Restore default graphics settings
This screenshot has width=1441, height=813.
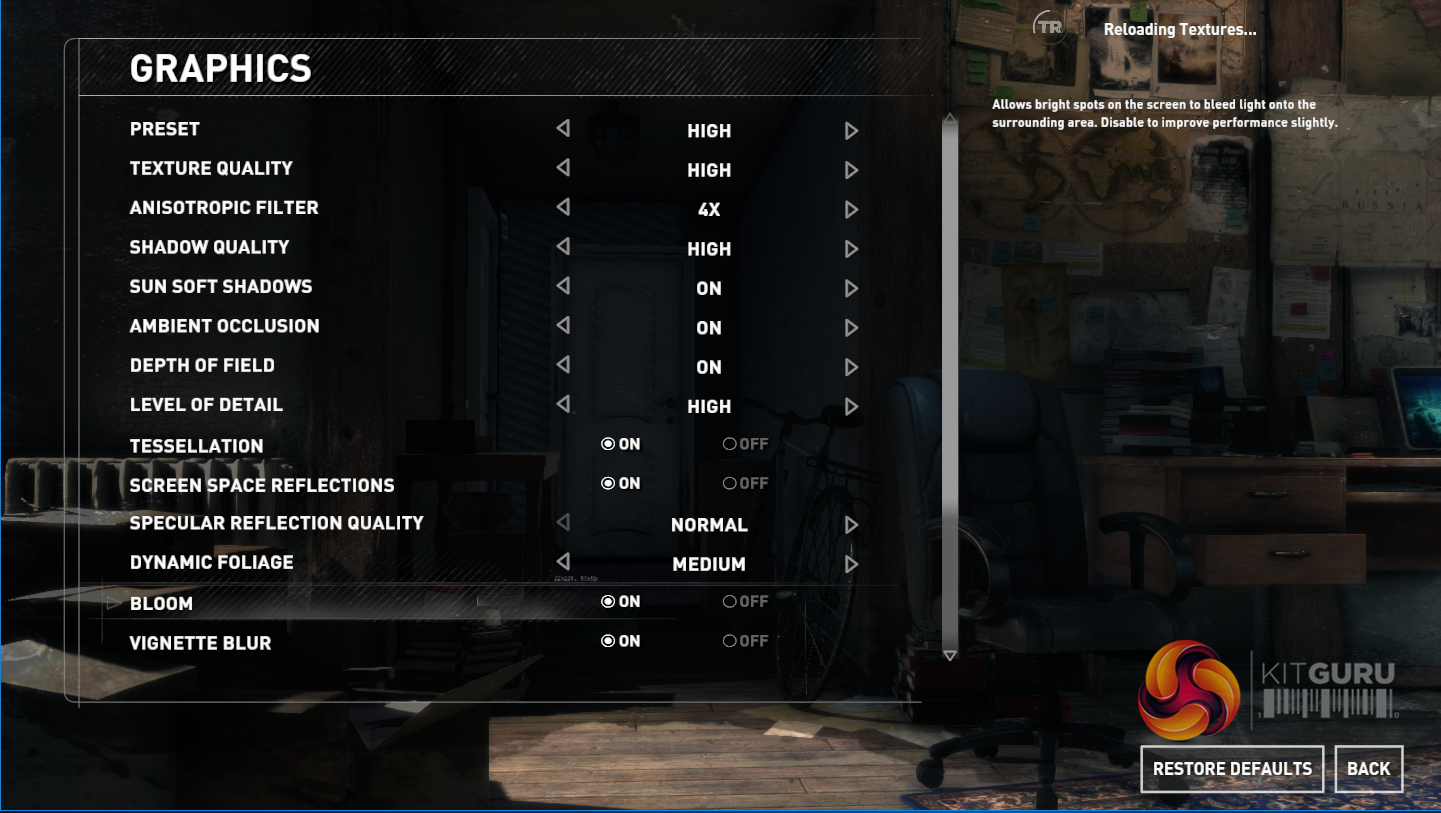click(x=1232, y=769)
